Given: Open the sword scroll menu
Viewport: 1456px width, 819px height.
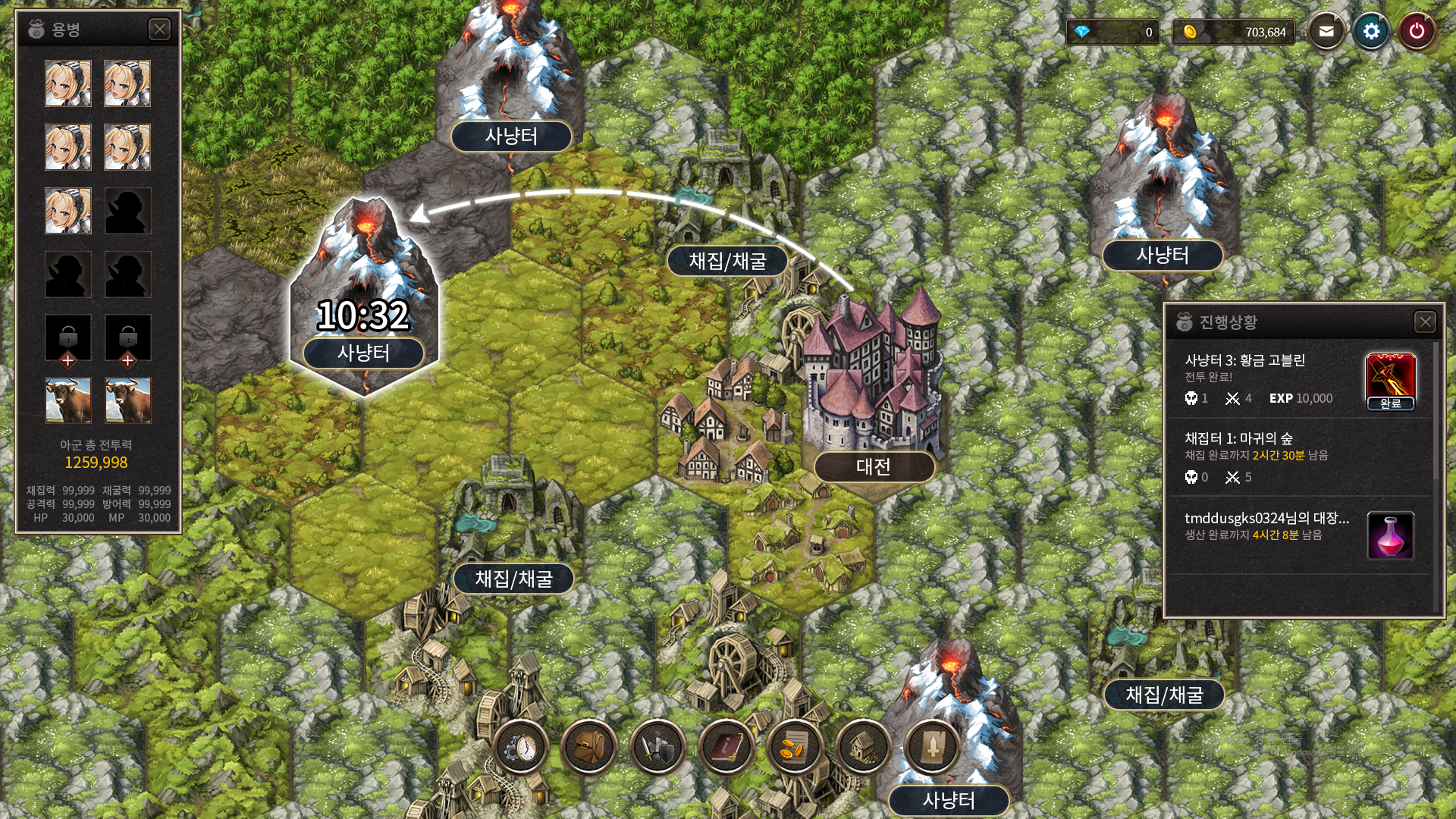Looking at the screenshot, I should [x=932, y=748].
